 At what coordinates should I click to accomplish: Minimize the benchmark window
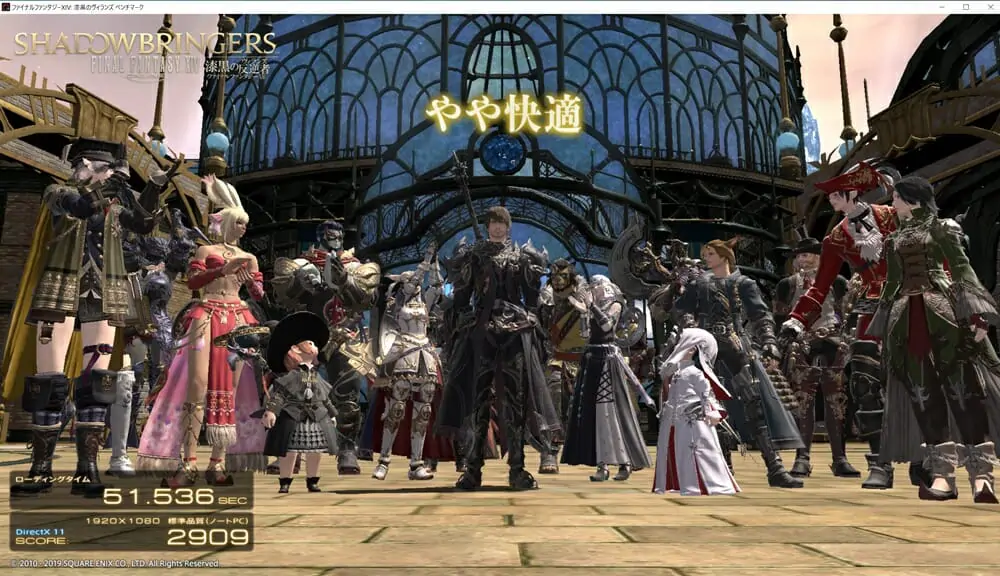pos(943,6)
